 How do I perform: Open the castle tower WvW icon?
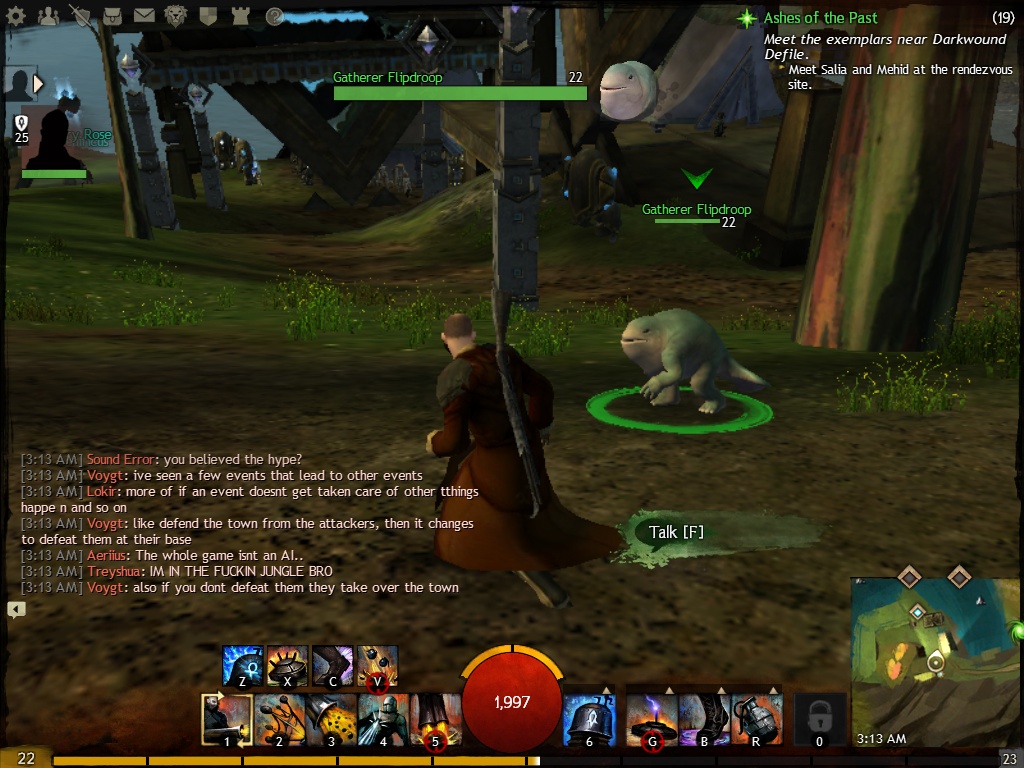(x=240, y=16)
